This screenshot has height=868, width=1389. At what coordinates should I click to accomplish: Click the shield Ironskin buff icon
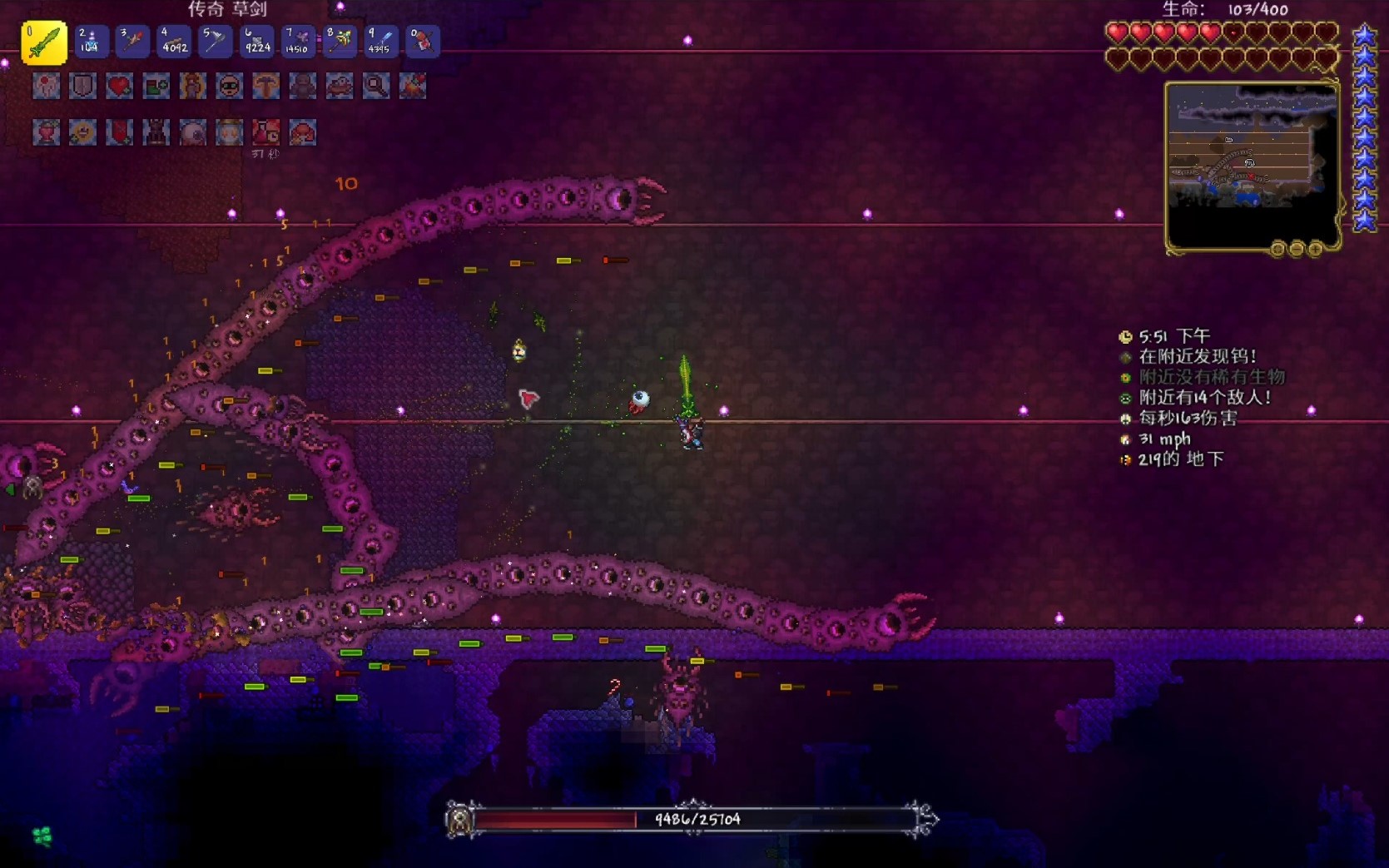pyautogui.click(x=82, y=86)
